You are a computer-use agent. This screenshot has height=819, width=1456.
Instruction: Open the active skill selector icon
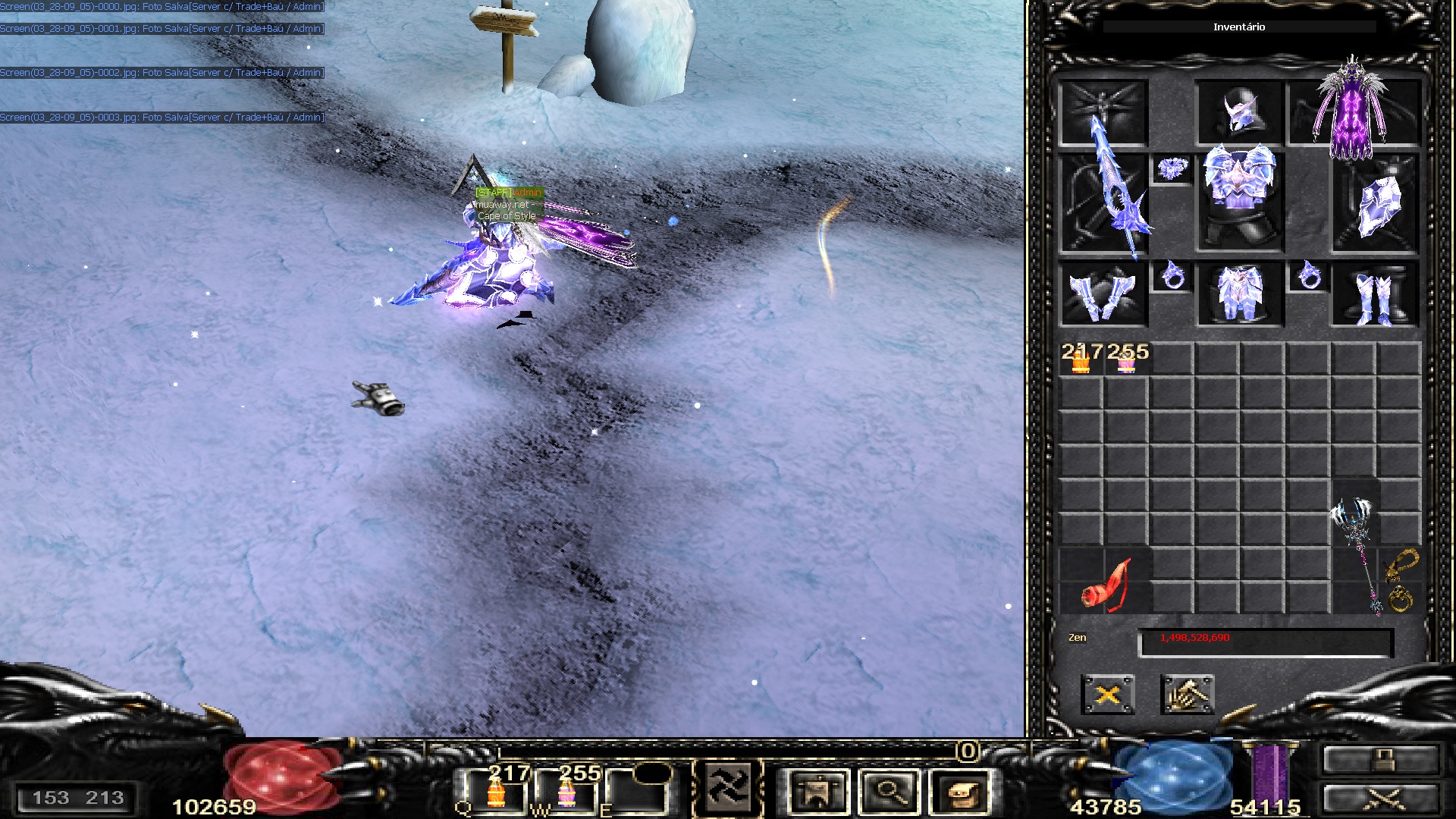(728, 789)
